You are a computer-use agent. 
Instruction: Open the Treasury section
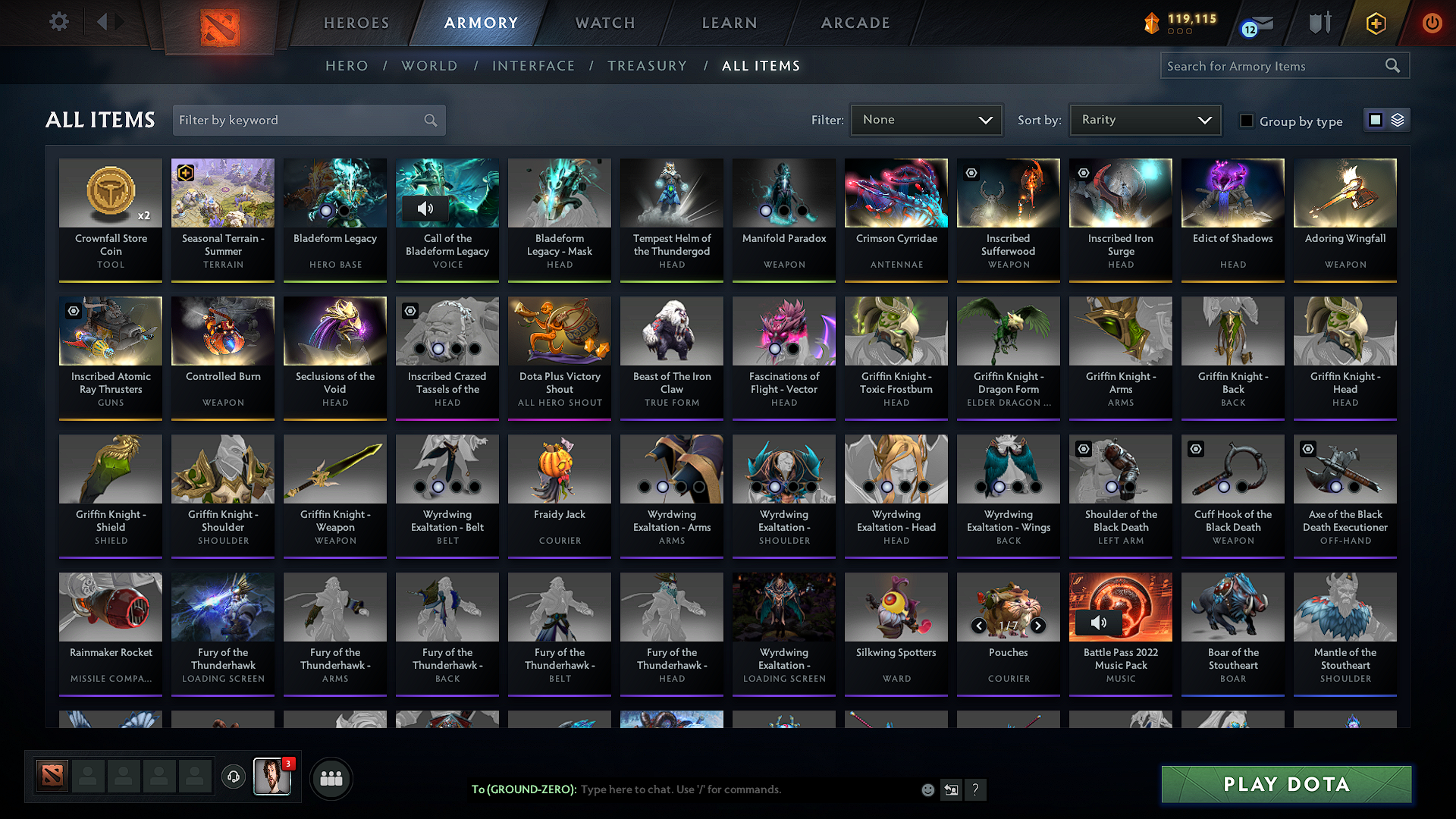647,66
